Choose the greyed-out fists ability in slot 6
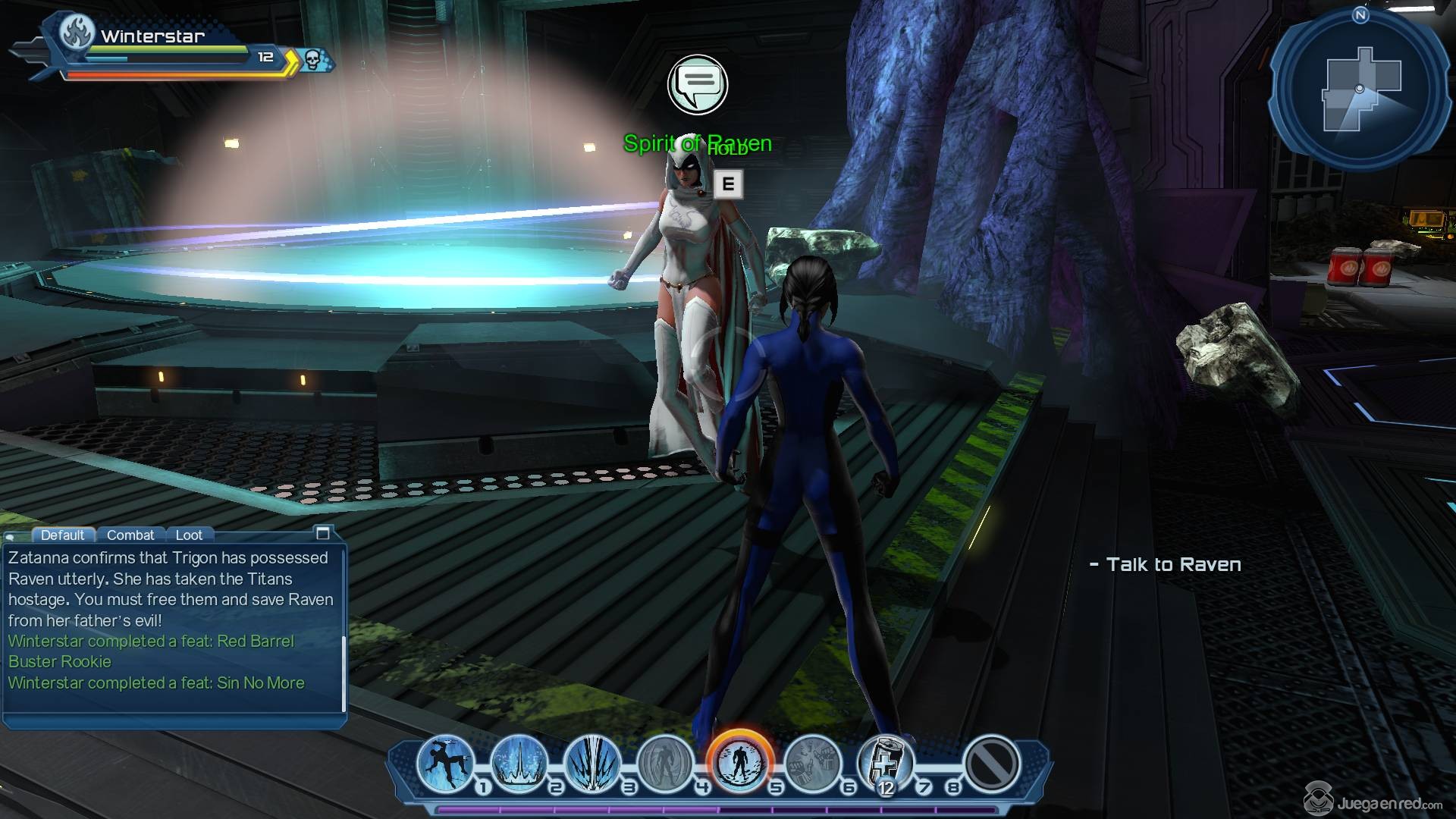This screenshot has height=819, width=1456. [812, 764]
